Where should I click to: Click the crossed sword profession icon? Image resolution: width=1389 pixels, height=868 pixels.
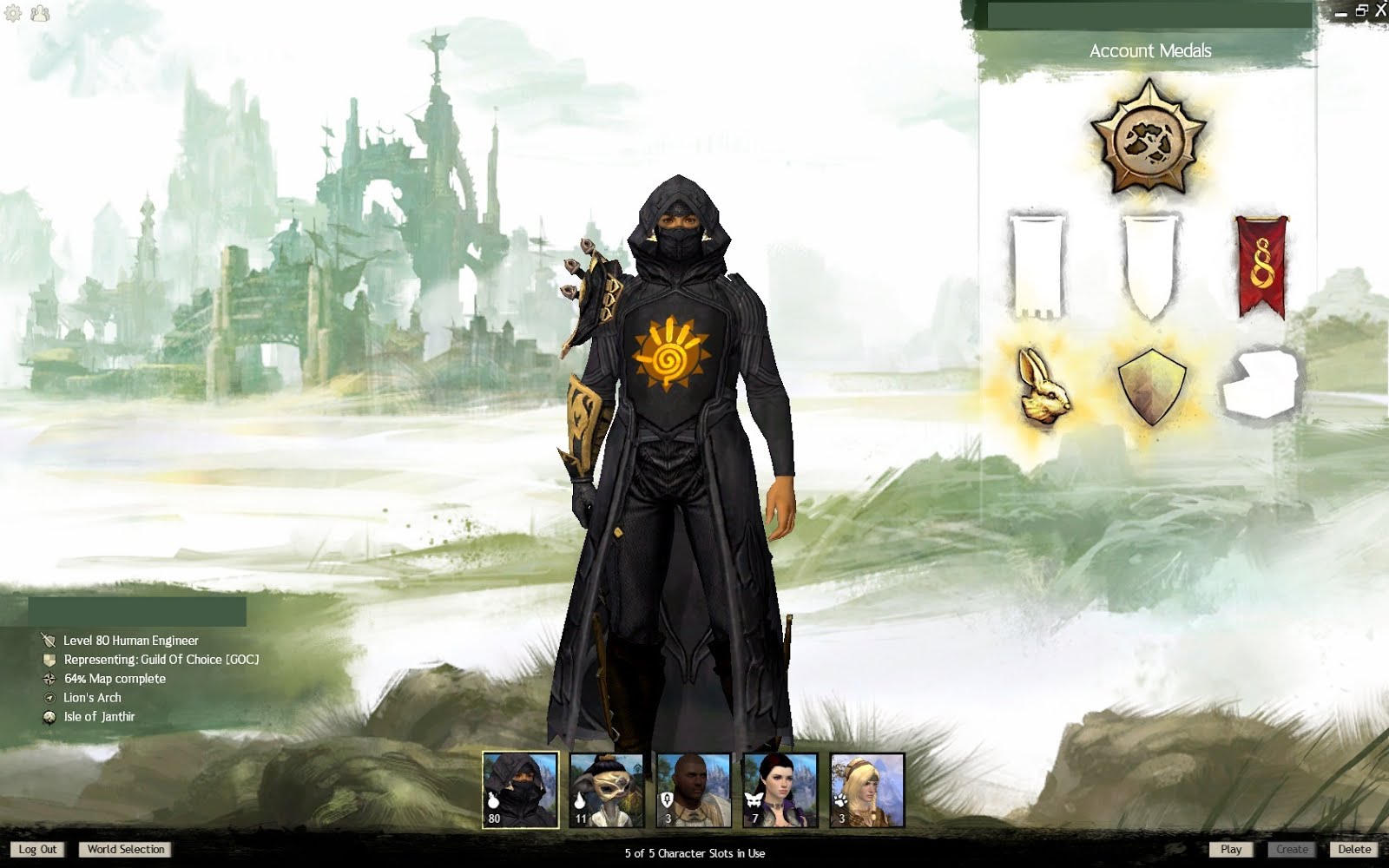coord(47,641)
